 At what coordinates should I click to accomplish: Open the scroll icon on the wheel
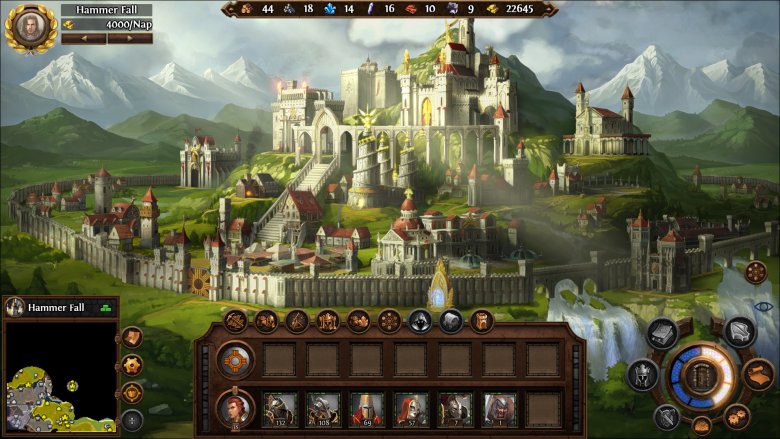click(758, 375)
